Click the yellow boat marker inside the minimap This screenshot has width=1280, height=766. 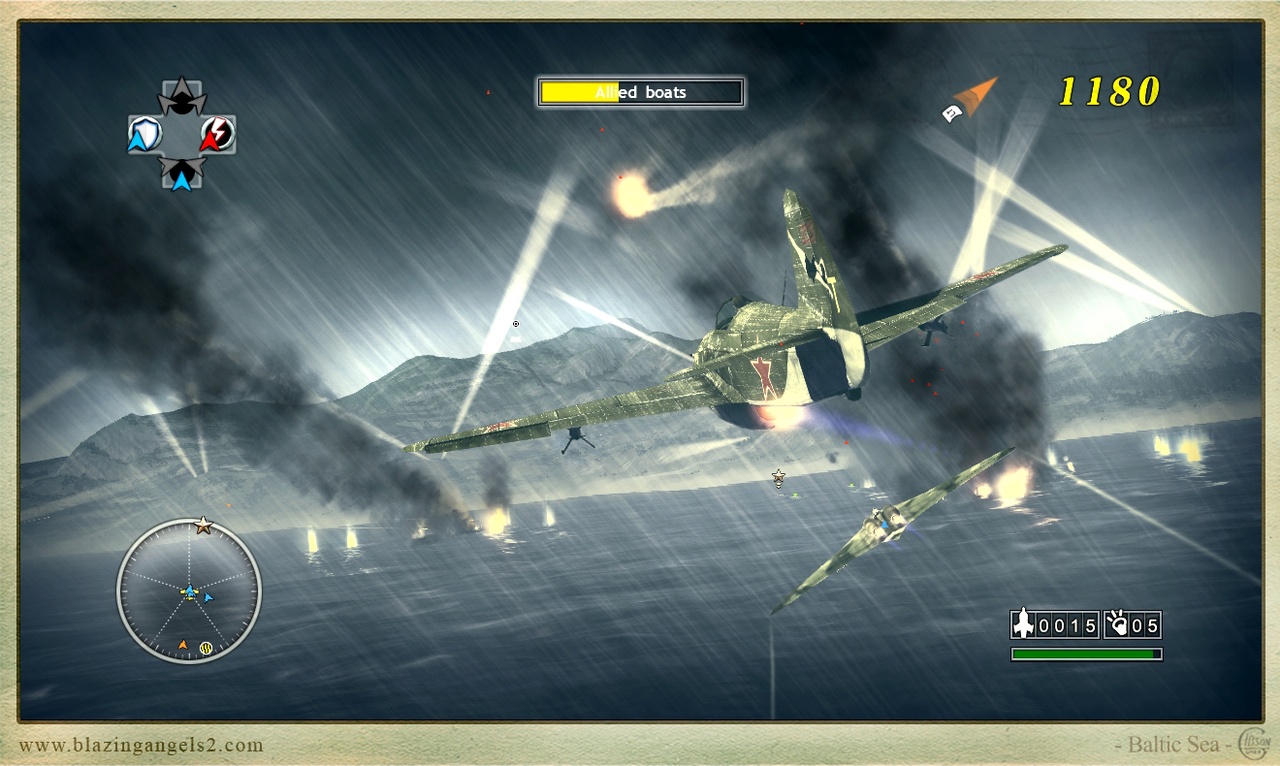205,648
